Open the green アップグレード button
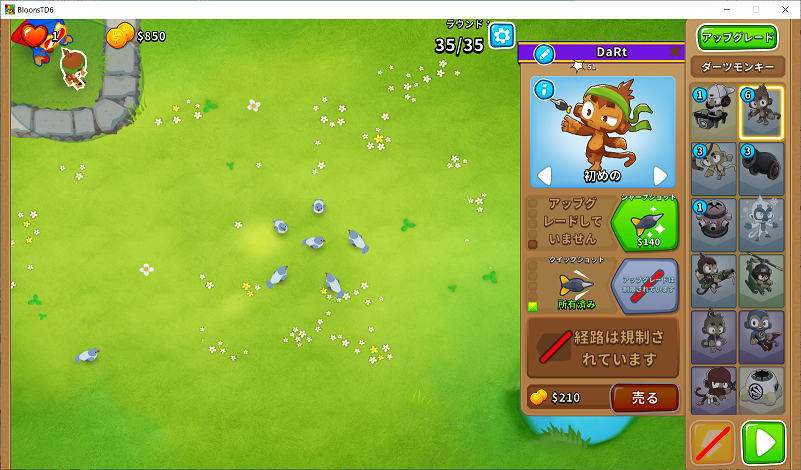801x470 pixels. [x=737, y=38]
